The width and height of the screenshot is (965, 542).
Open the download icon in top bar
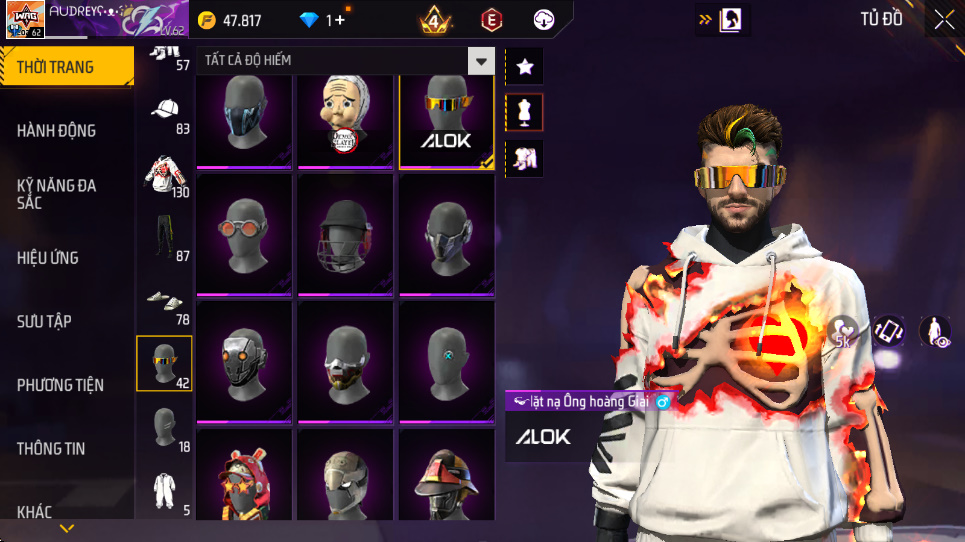click(544, 19)
